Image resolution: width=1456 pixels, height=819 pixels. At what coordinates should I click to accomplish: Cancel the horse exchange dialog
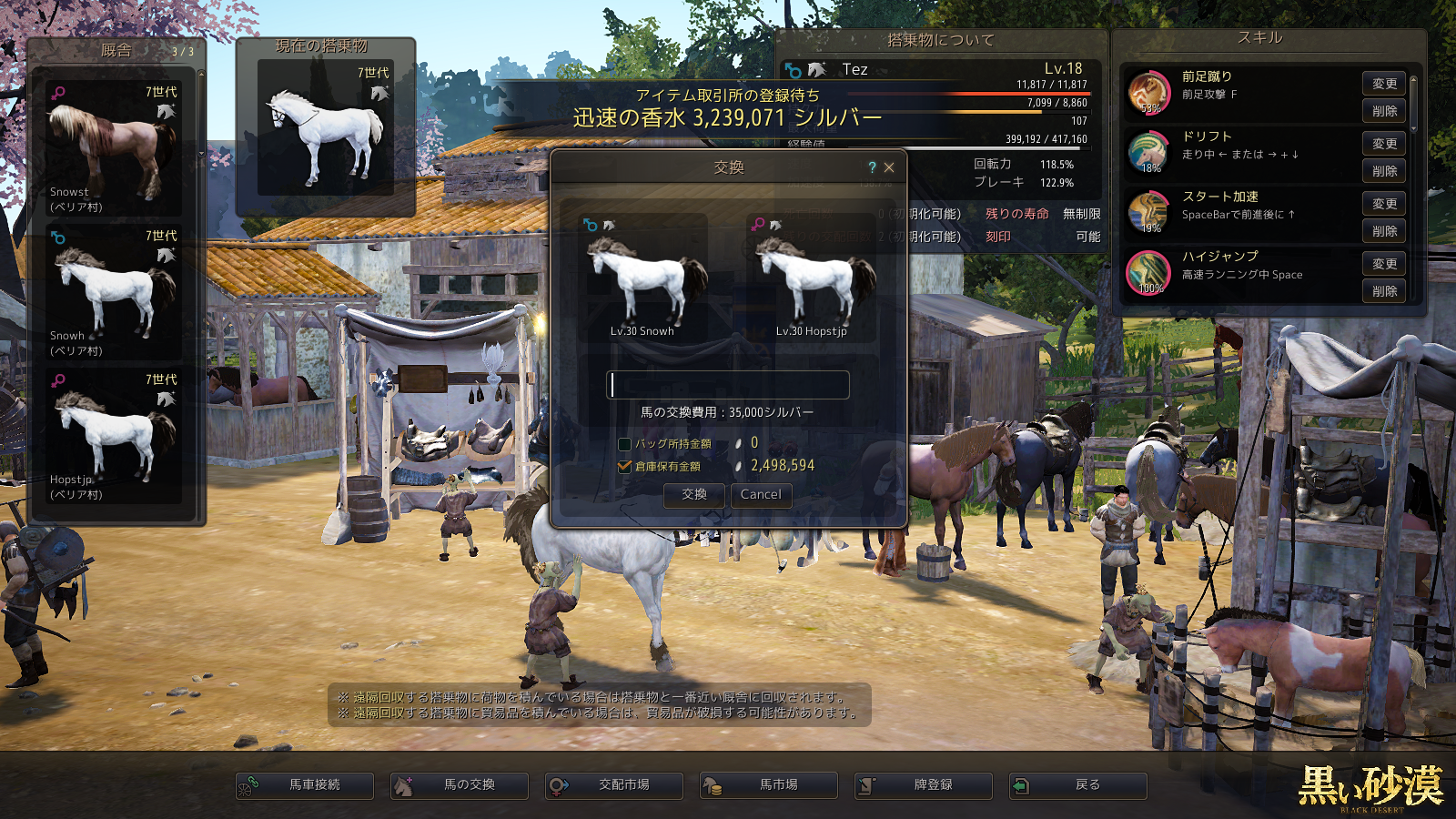coord(761,494)
